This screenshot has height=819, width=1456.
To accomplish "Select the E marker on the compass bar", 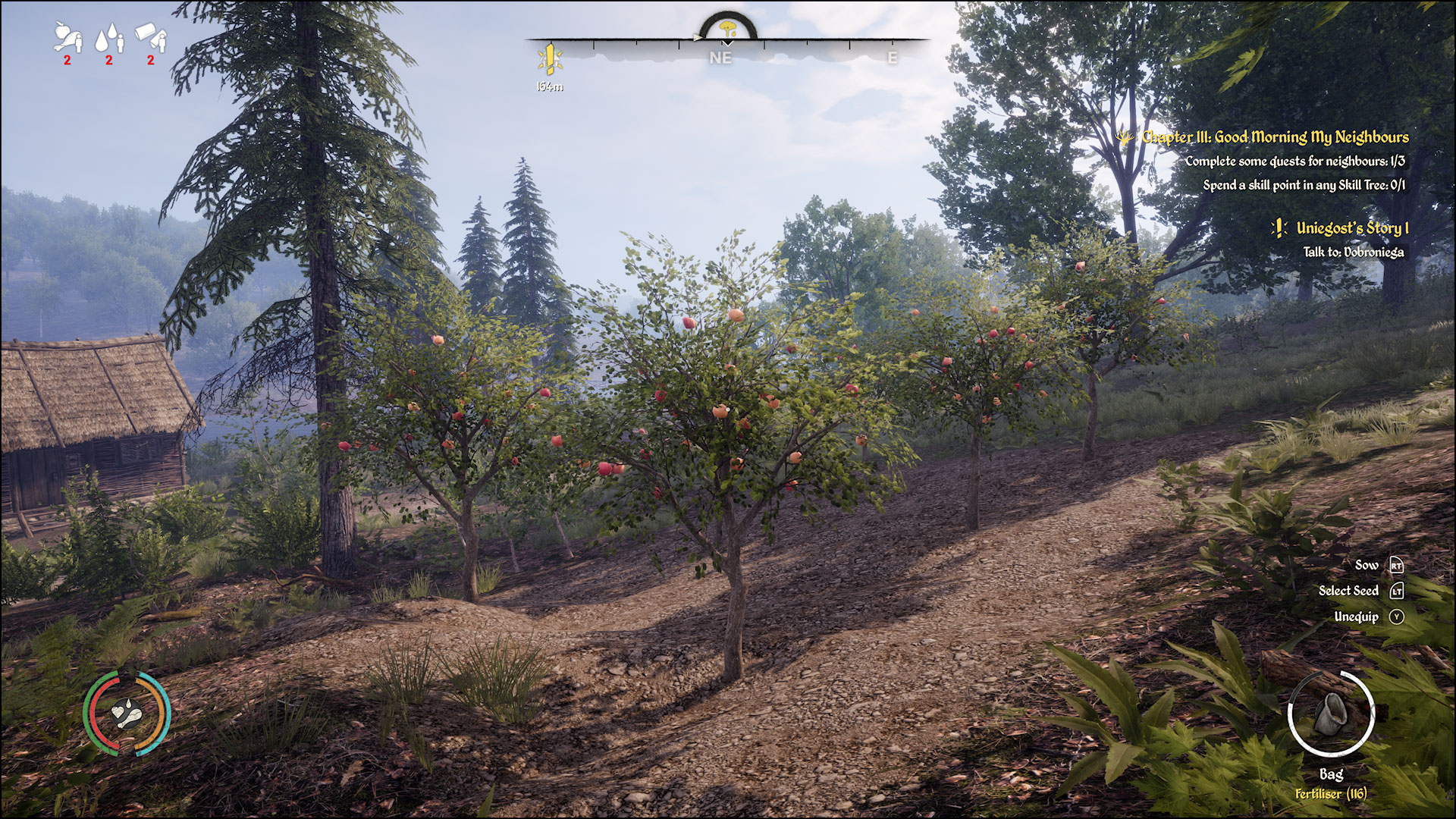I will pos(893,56).
